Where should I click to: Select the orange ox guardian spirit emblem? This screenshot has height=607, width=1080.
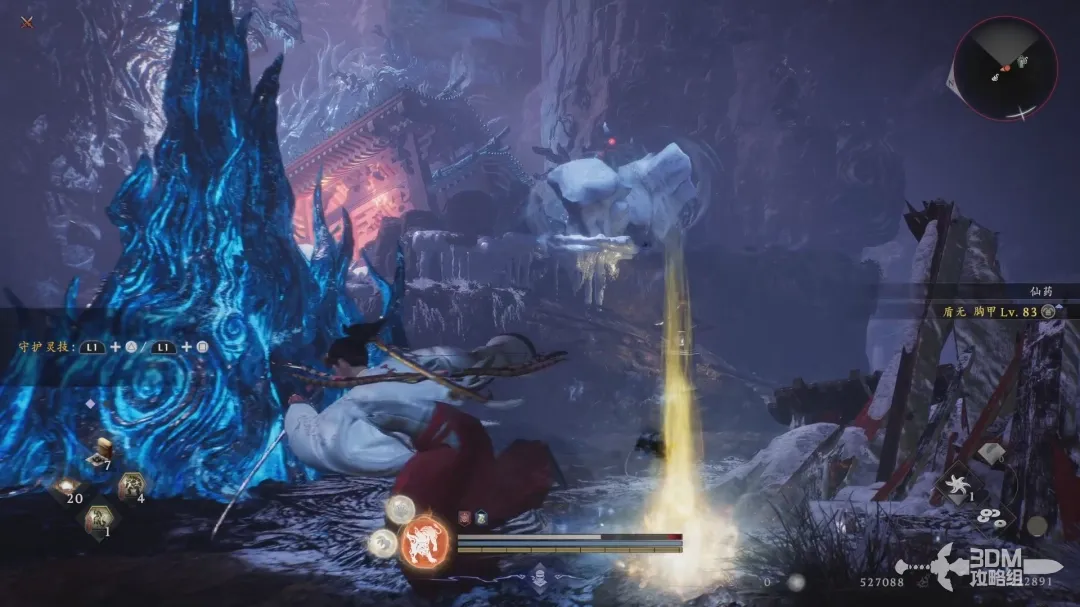coord(424,545)
